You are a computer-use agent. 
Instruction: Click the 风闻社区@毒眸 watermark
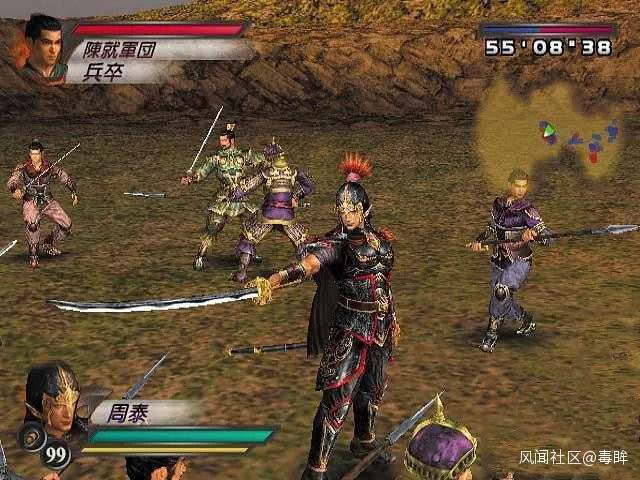[573, 457]
